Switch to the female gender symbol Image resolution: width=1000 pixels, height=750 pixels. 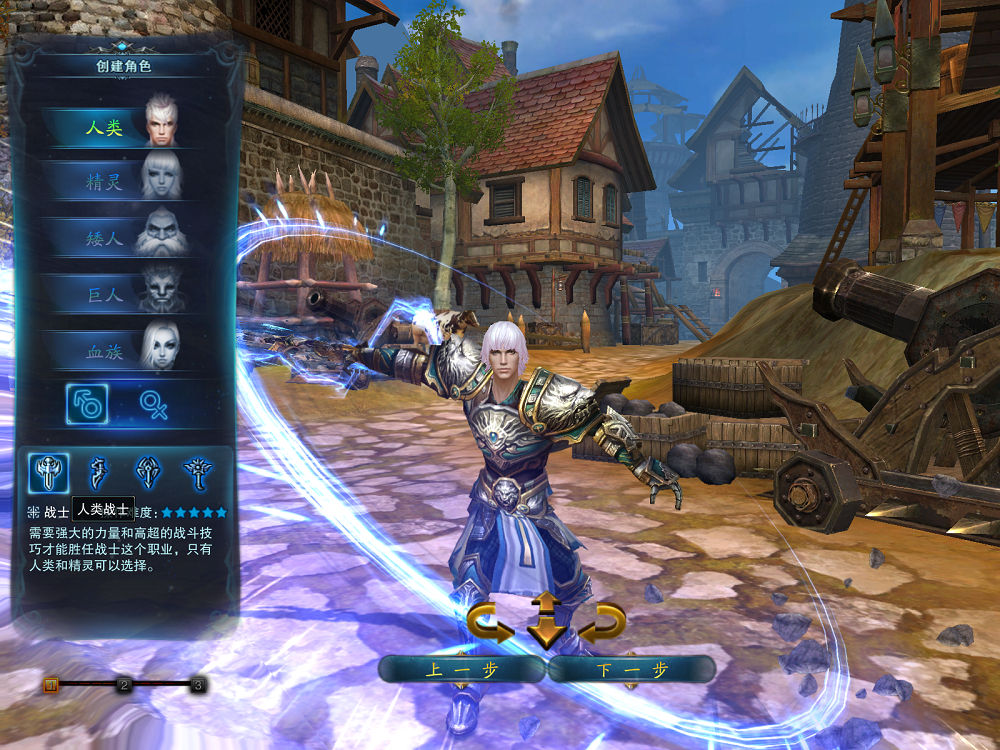tap(154, 404)
